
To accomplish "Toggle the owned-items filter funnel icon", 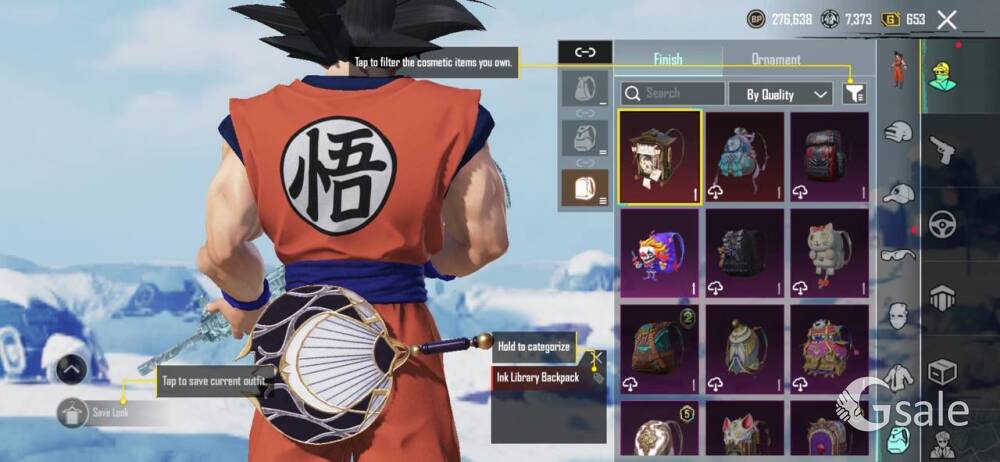I will [853, 94].
